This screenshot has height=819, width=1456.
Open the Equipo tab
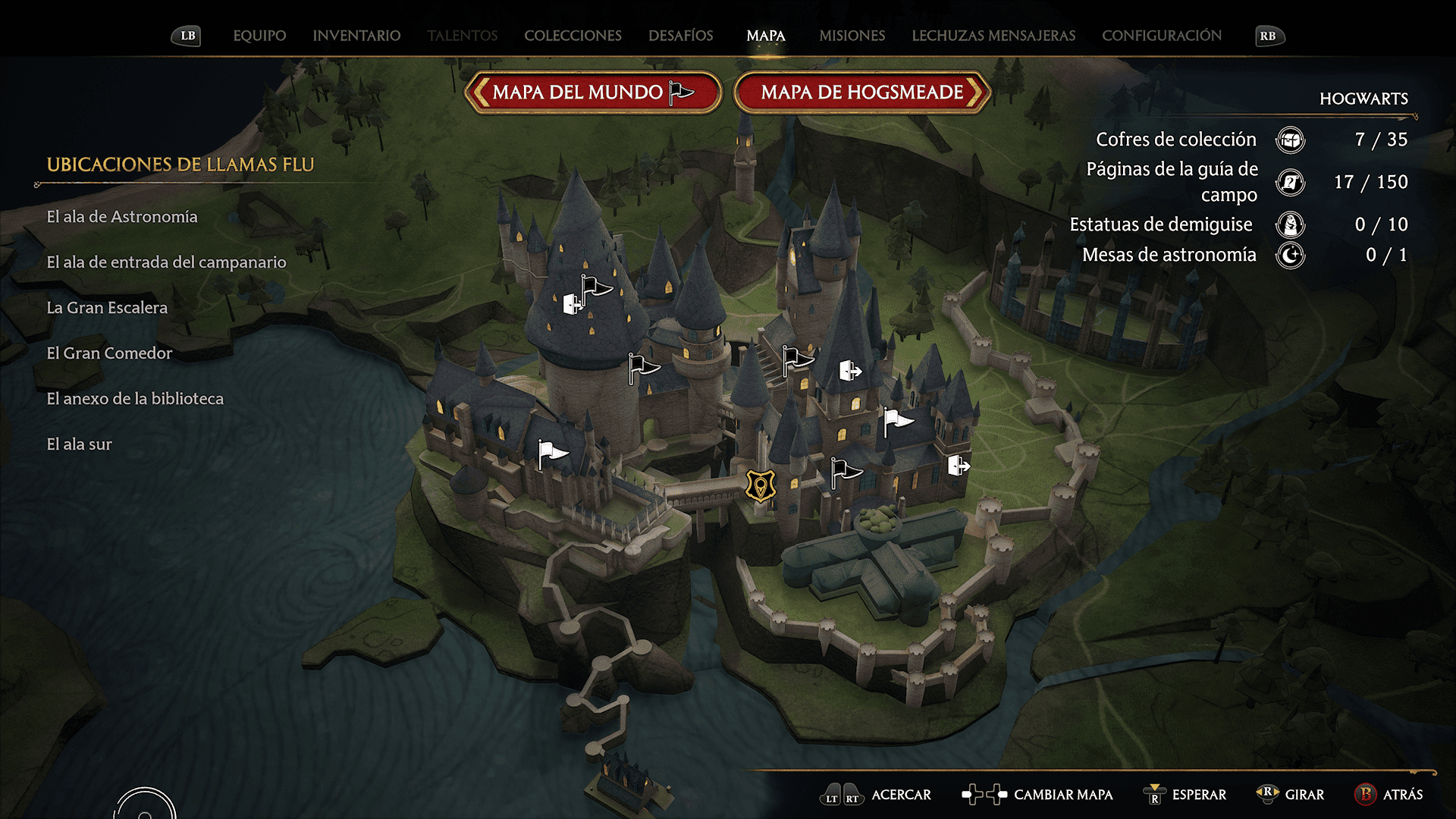(259, 36)
